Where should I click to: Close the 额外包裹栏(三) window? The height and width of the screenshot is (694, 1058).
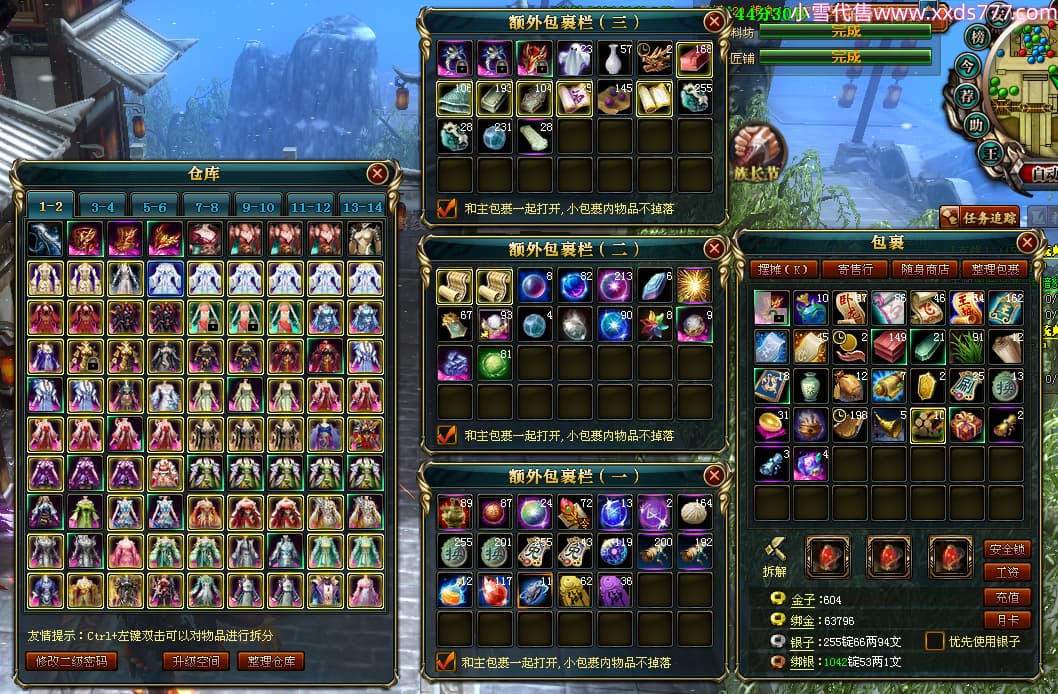tap(714, 21)
